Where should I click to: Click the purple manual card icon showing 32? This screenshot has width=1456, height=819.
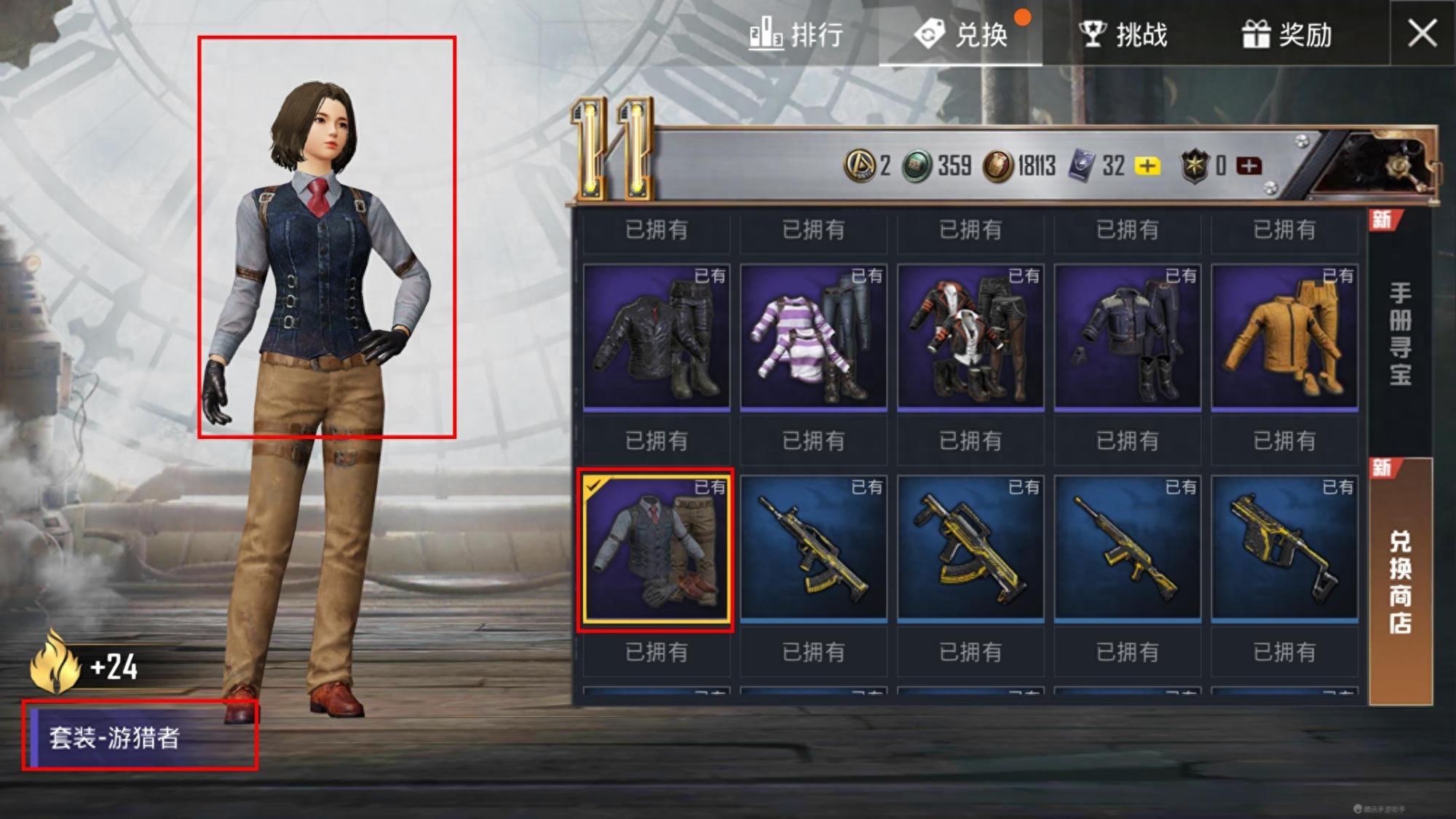pyautogui.click(x=1081, y=166)
